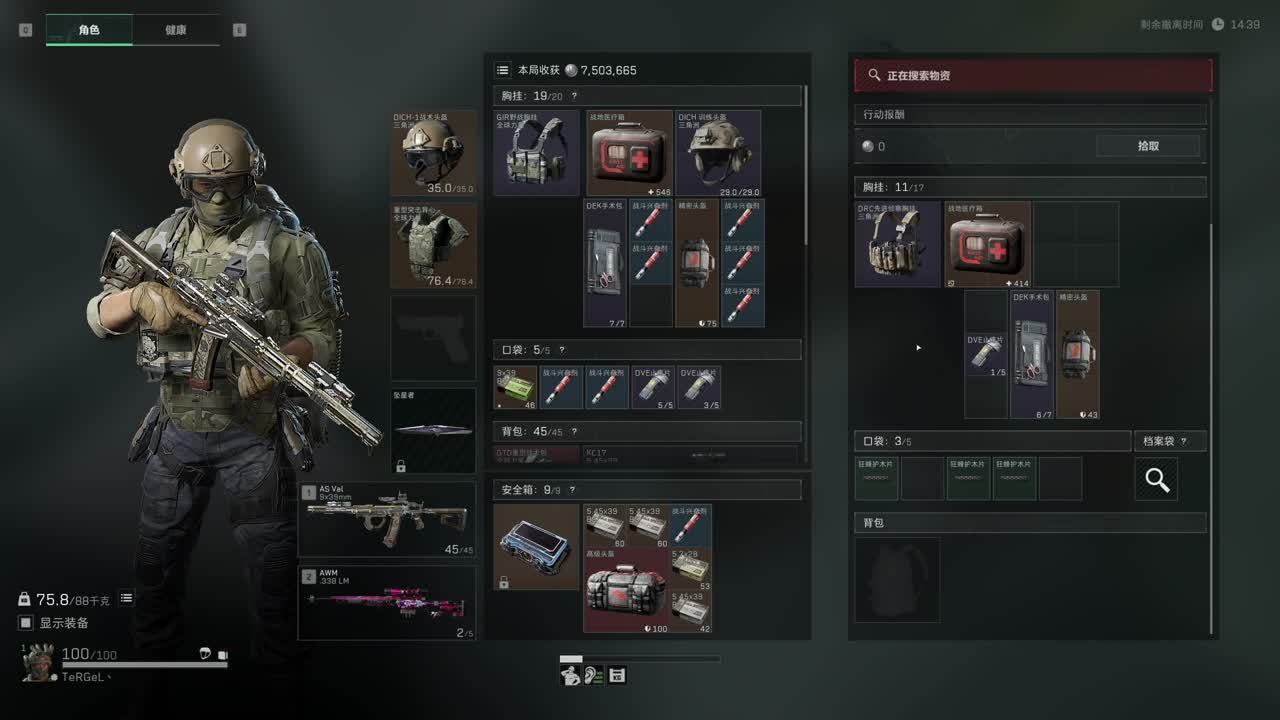Open the 角色 (Character) tab
This screenshot has width=1280, height=720.
tap(89, 30)
